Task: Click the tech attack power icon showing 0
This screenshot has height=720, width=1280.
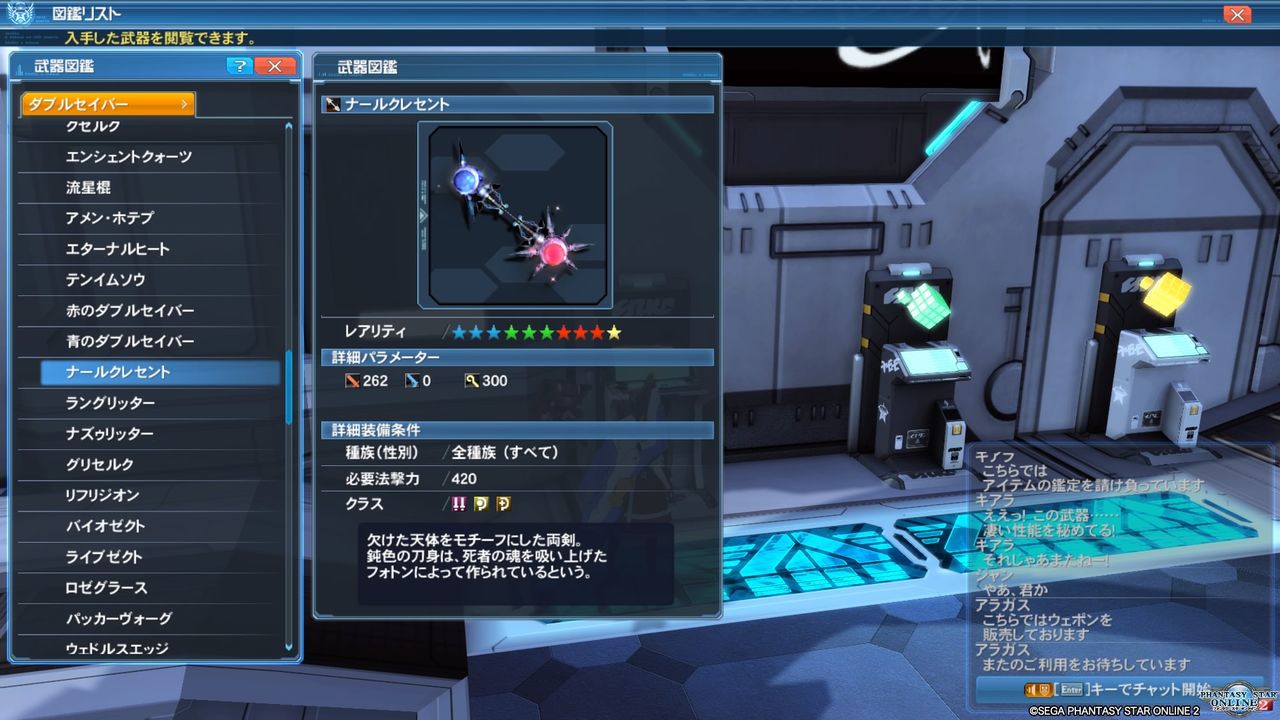Action: (x=410, y=380)
